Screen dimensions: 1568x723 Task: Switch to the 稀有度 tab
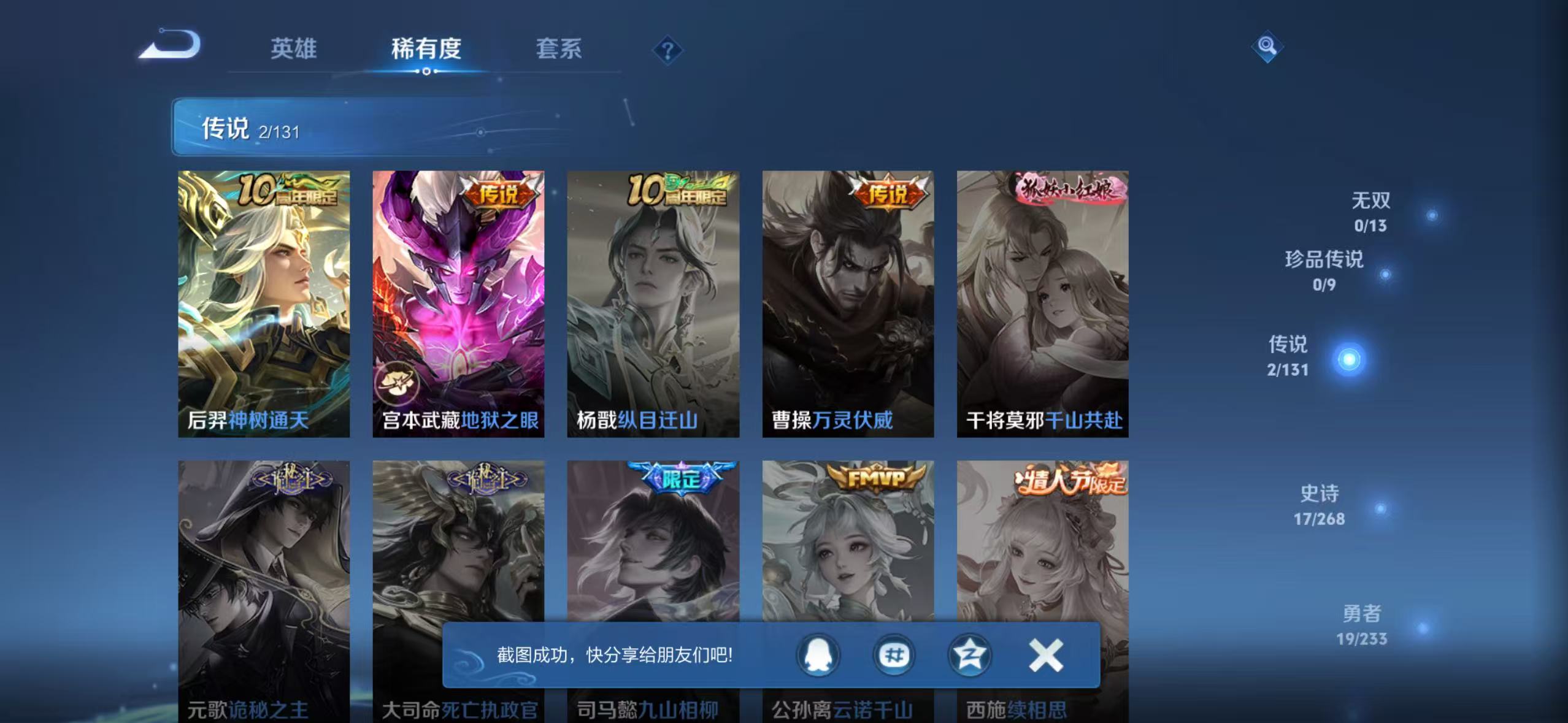426,49
